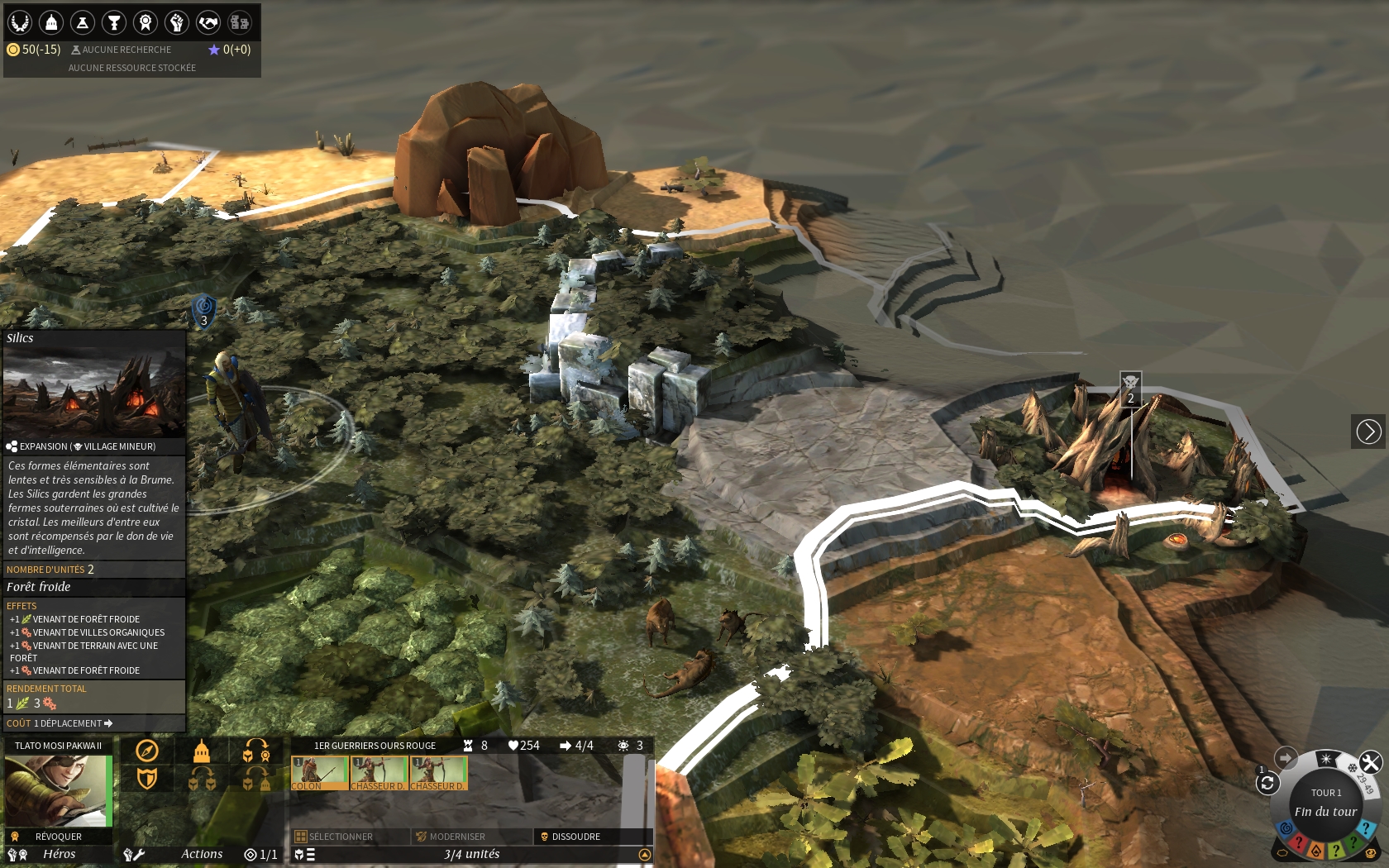Open the diplomacy handshake icon
The width and height of the screenshot is (1389, 868).
click(x=208, y=22)
